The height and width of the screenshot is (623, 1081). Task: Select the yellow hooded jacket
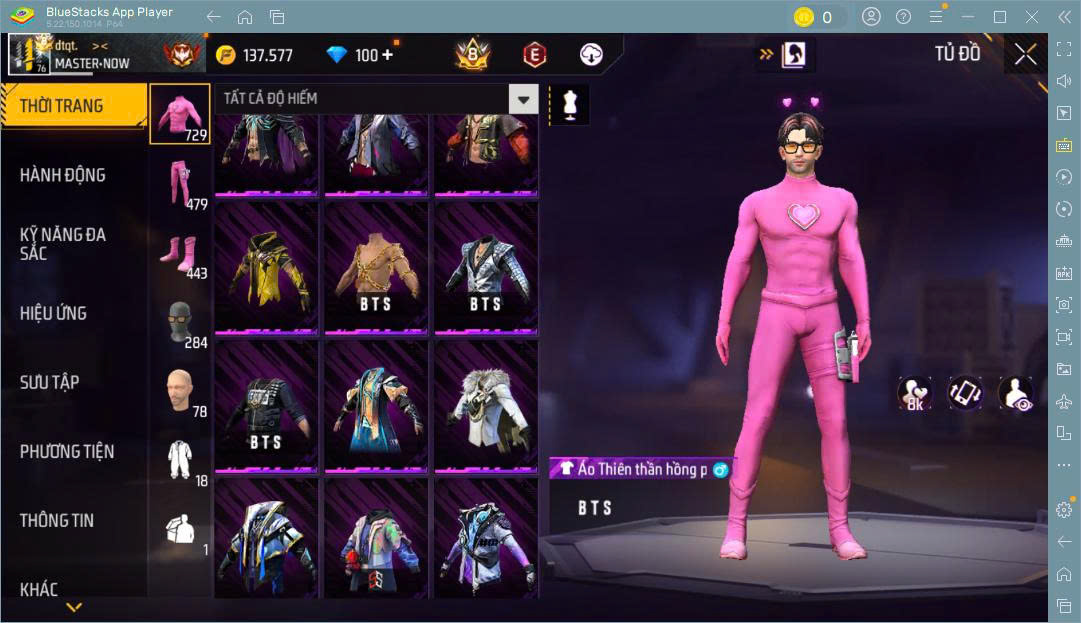coord(267,268)
